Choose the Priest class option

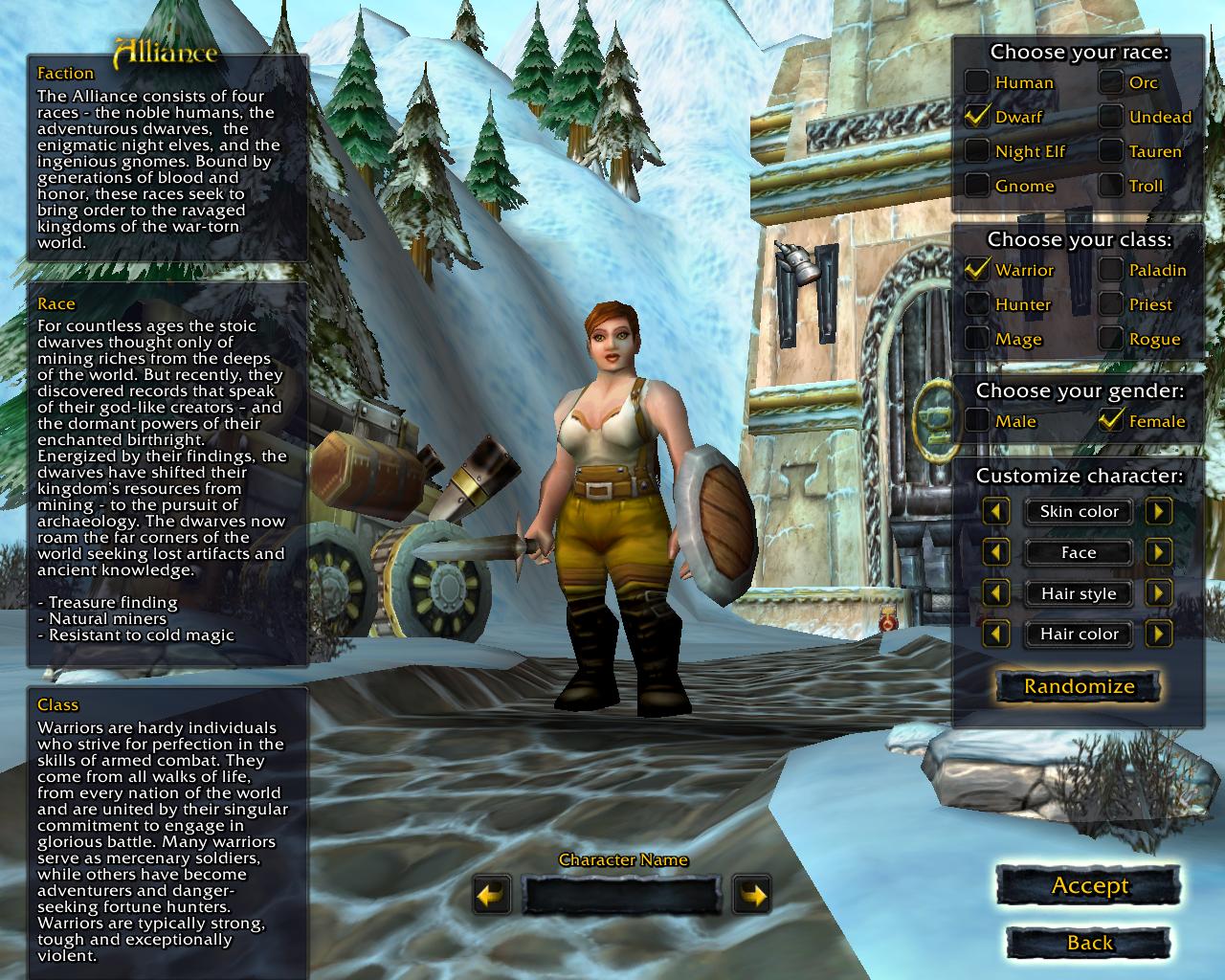pyautogui.click(x=1111, y=304)
